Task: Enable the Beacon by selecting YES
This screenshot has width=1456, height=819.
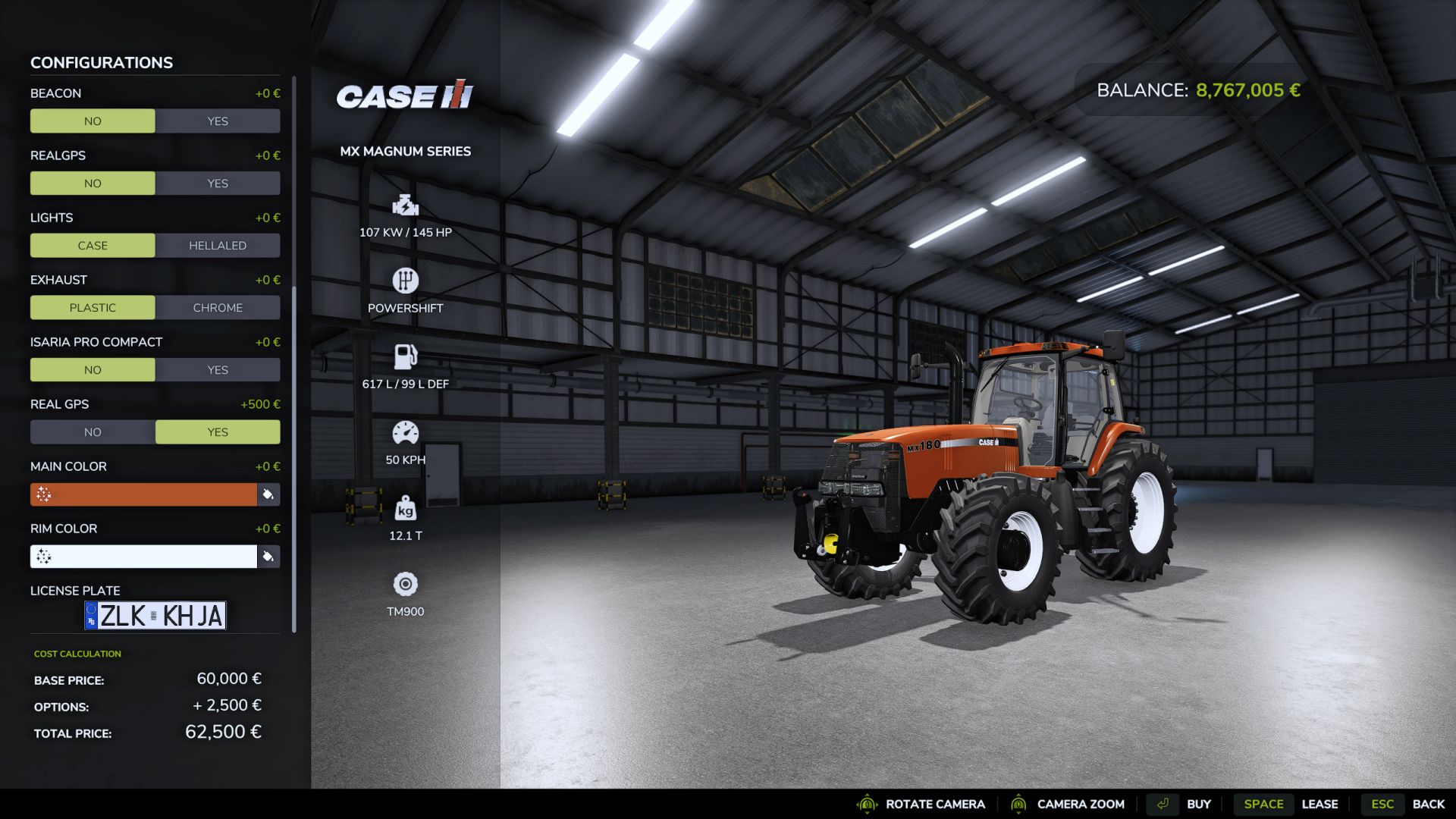Action: 218,121
